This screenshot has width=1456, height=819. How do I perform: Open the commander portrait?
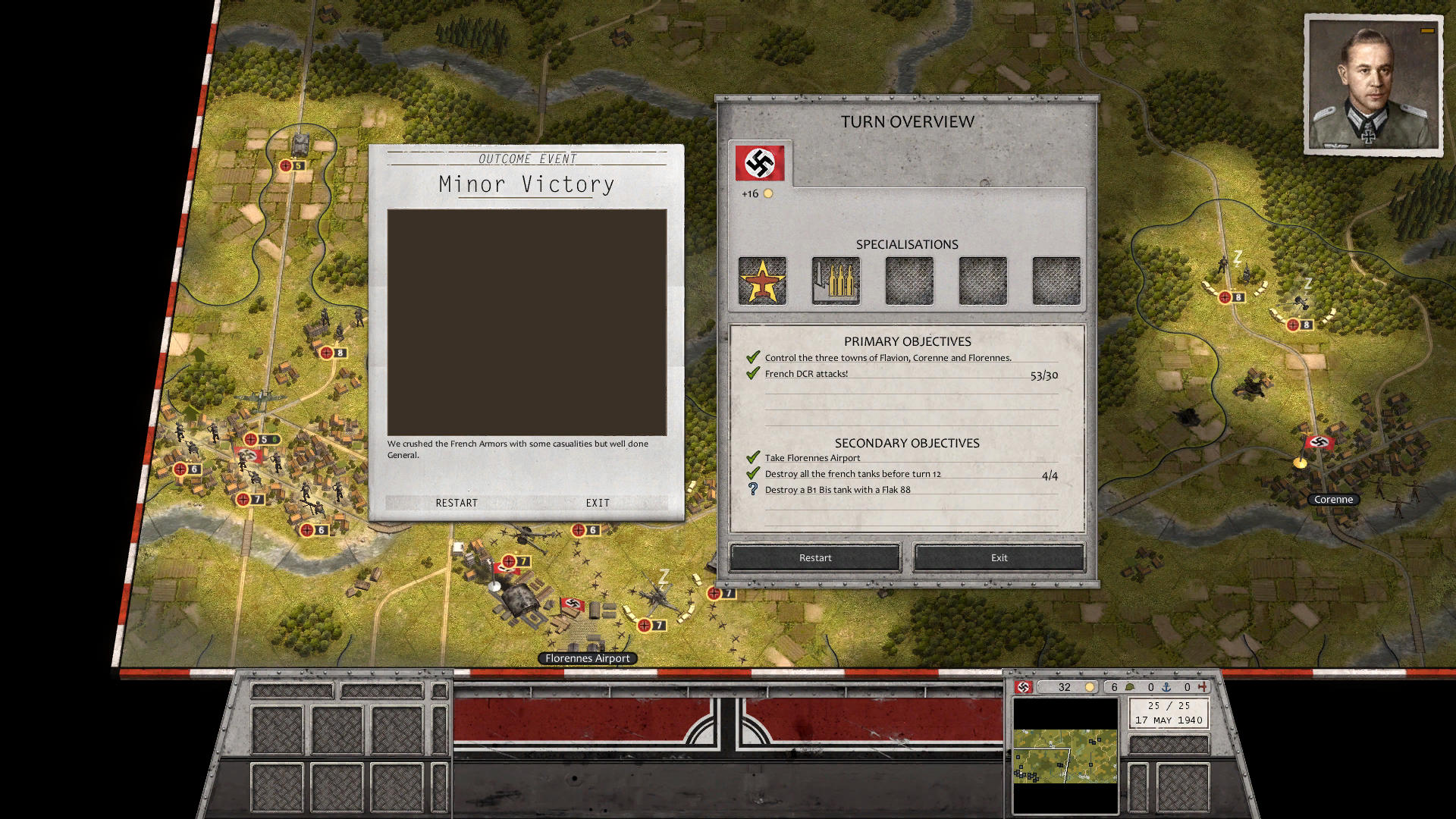tap(1373, 85)
